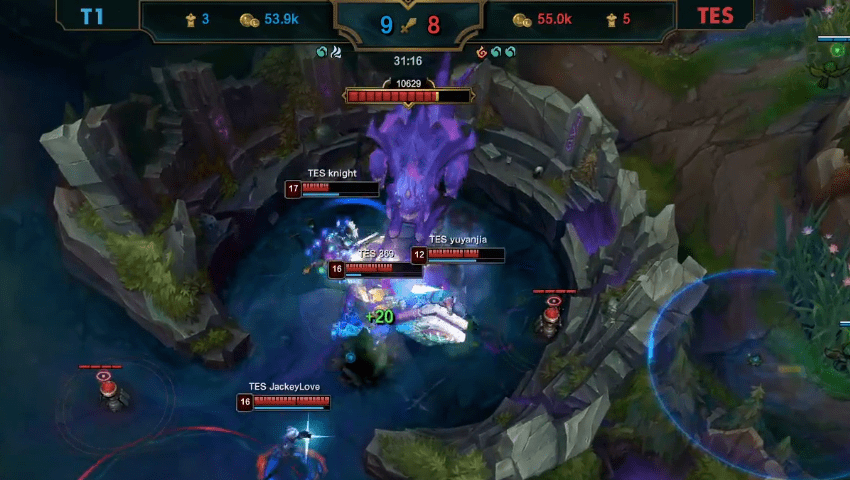Select the T1 team label
The height and width of the screenshot is (480, 850).
tap(92, 17)
